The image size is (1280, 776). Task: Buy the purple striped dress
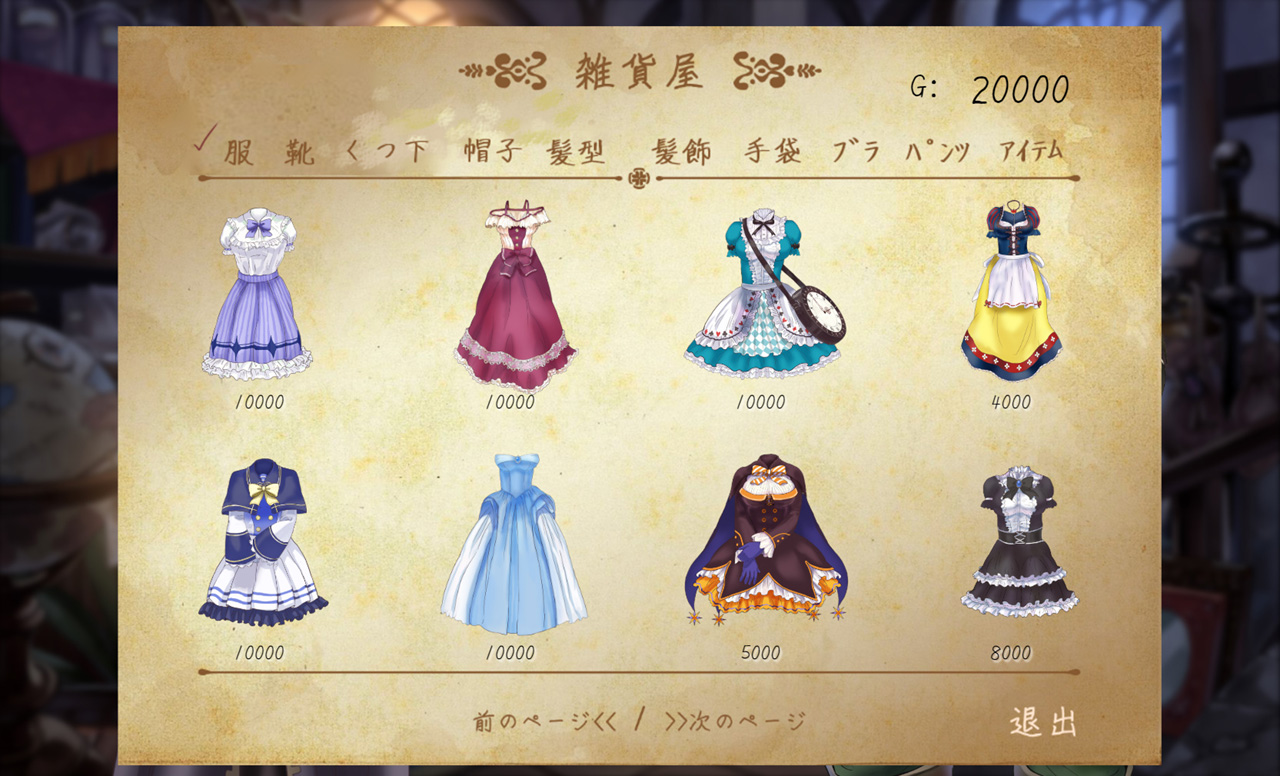(x=258, y=293)
